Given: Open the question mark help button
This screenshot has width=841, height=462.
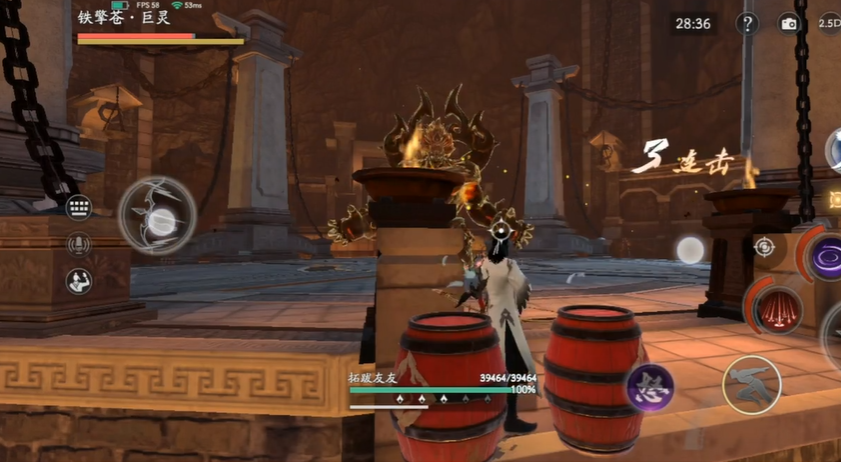Looking at the screenshot, I should (x=747, y=23).
